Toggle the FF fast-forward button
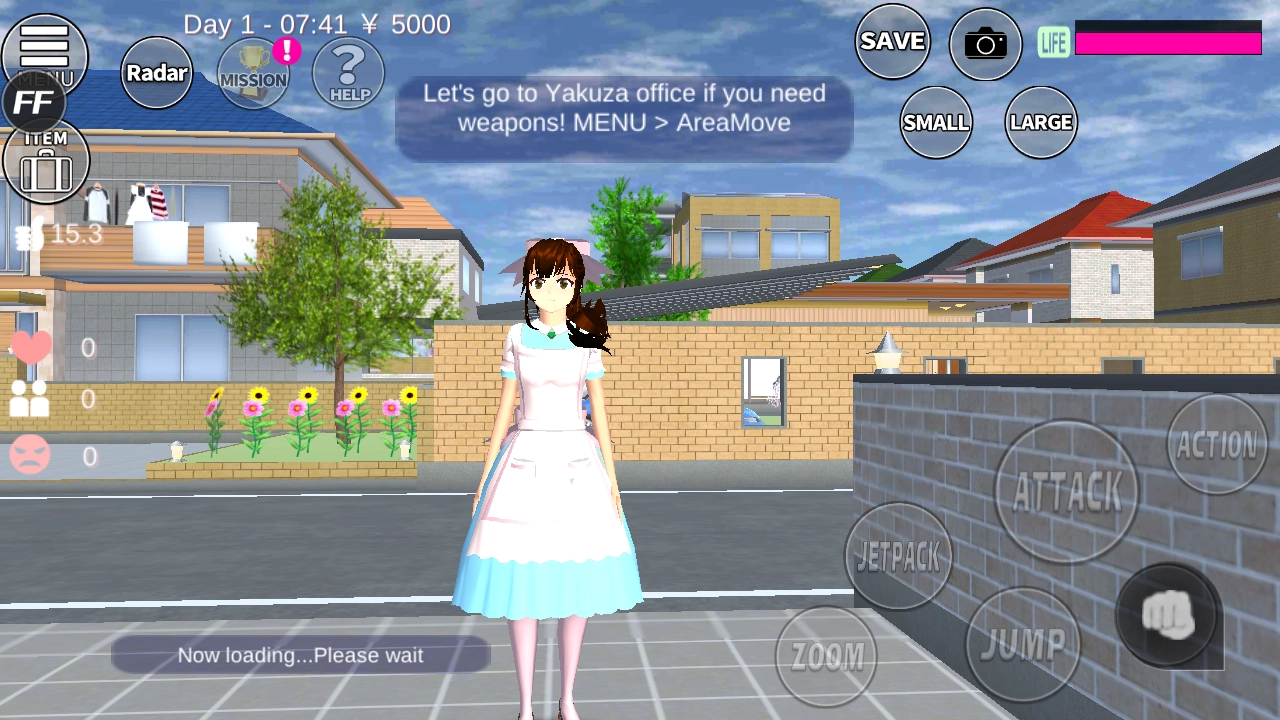Image resolution: width=1280 pixels, height=720 pixels. point(35,102)
